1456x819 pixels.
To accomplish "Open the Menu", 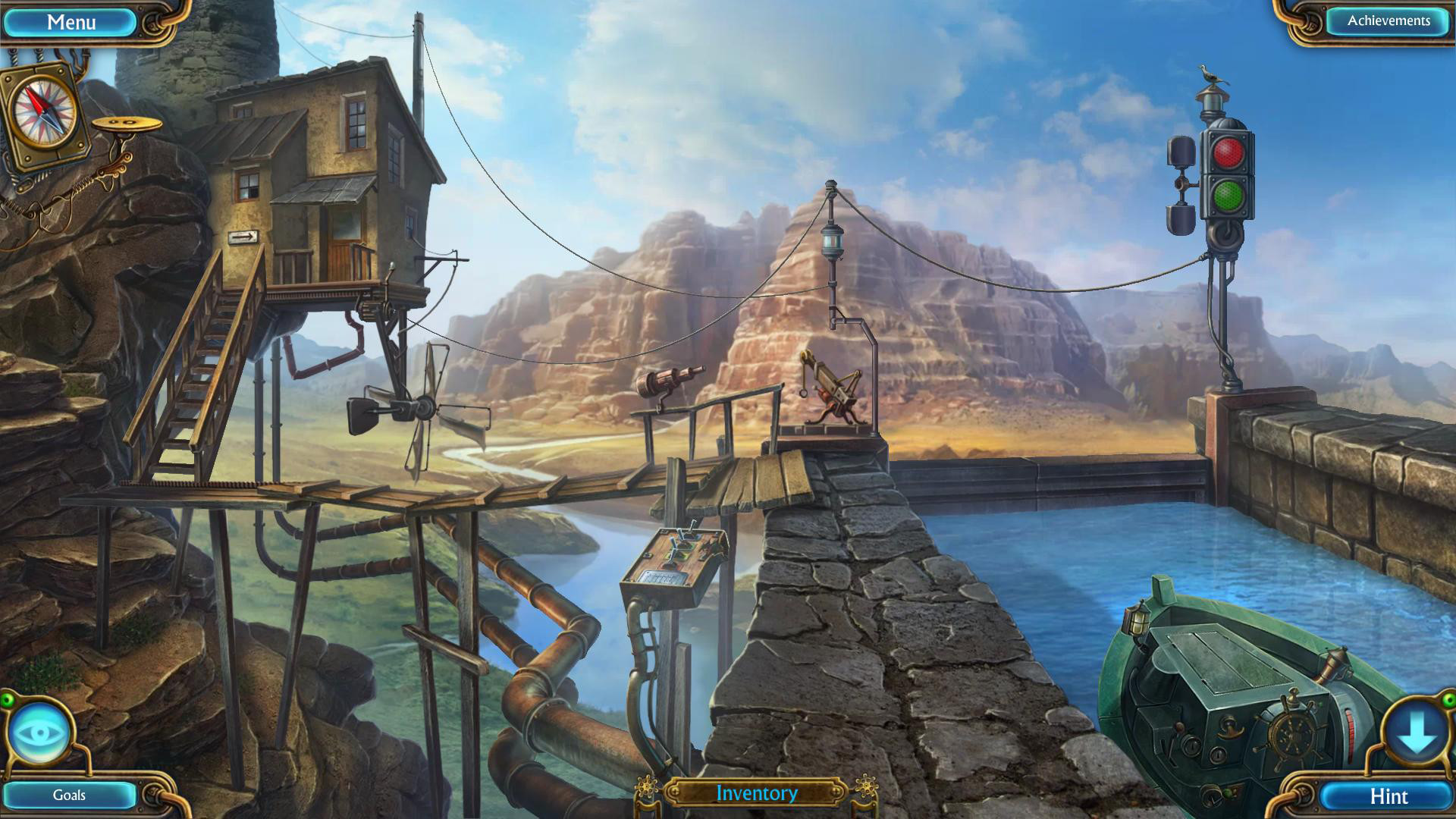I will point(70,20).
